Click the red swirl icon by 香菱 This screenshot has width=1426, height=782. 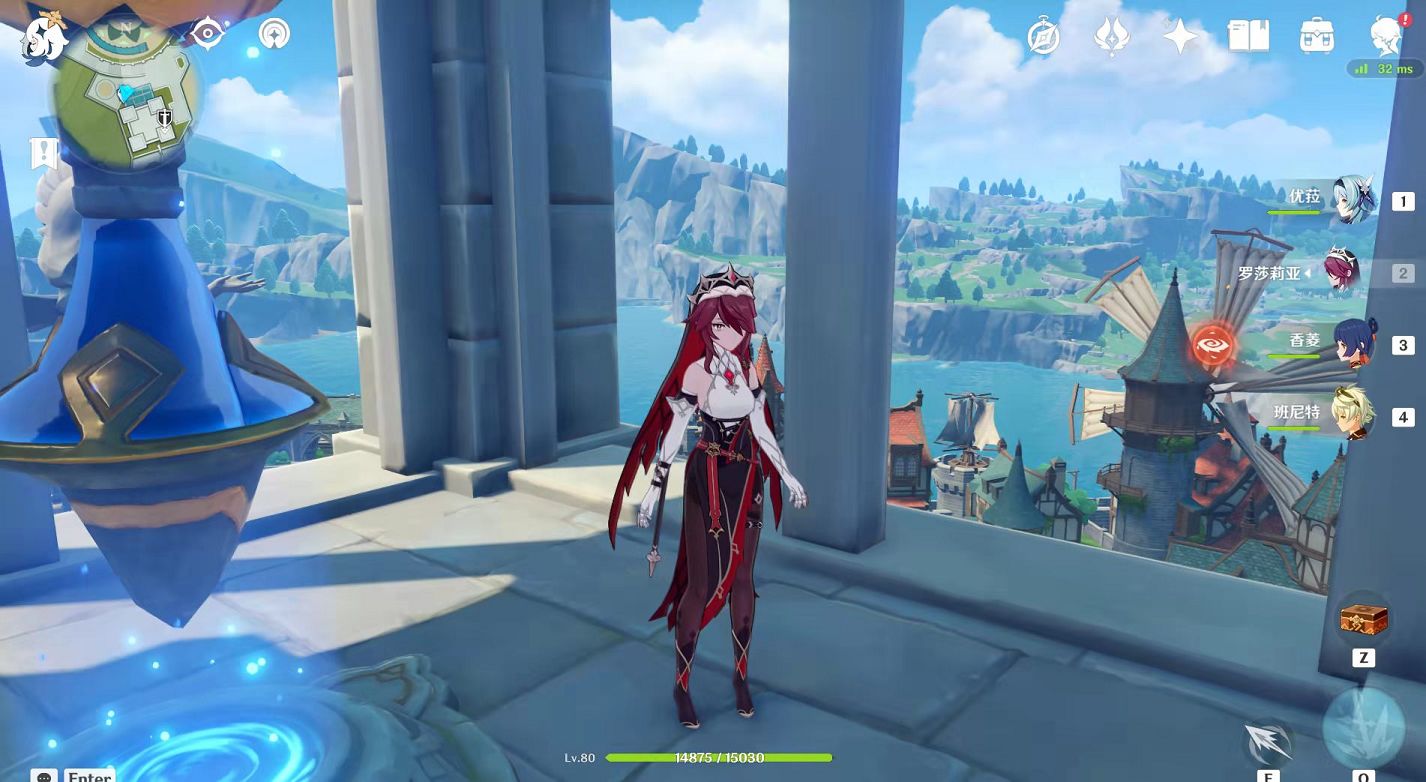click(1213, 344)
